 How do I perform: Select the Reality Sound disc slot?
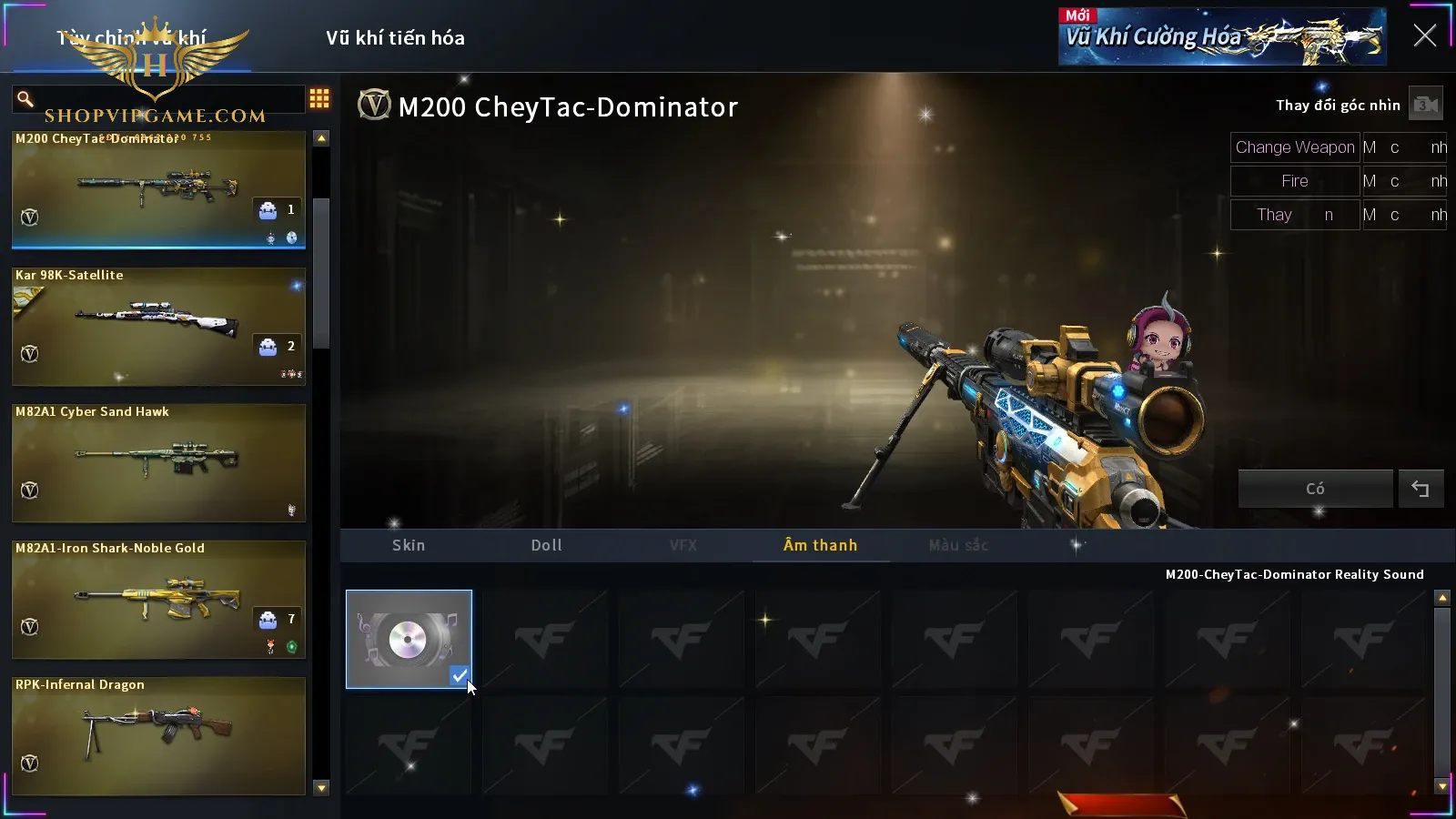(409, 639)
